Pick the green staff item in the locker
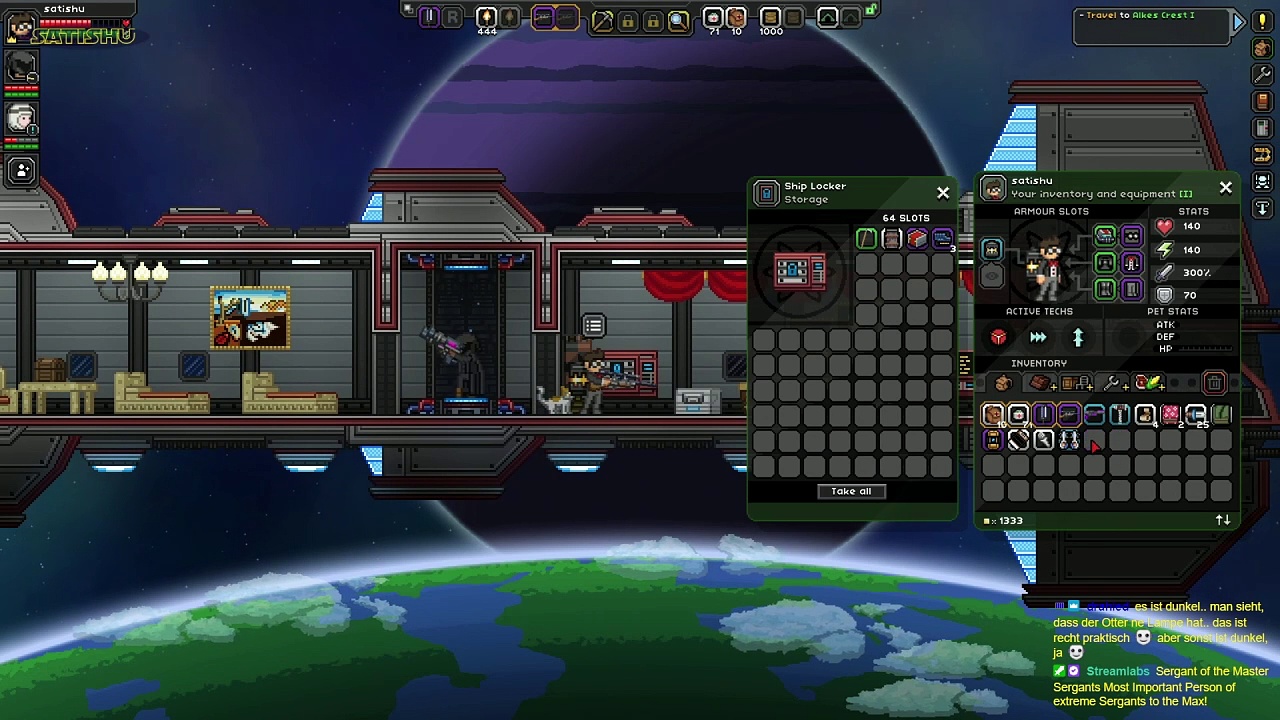 click(x=866, y=238)
